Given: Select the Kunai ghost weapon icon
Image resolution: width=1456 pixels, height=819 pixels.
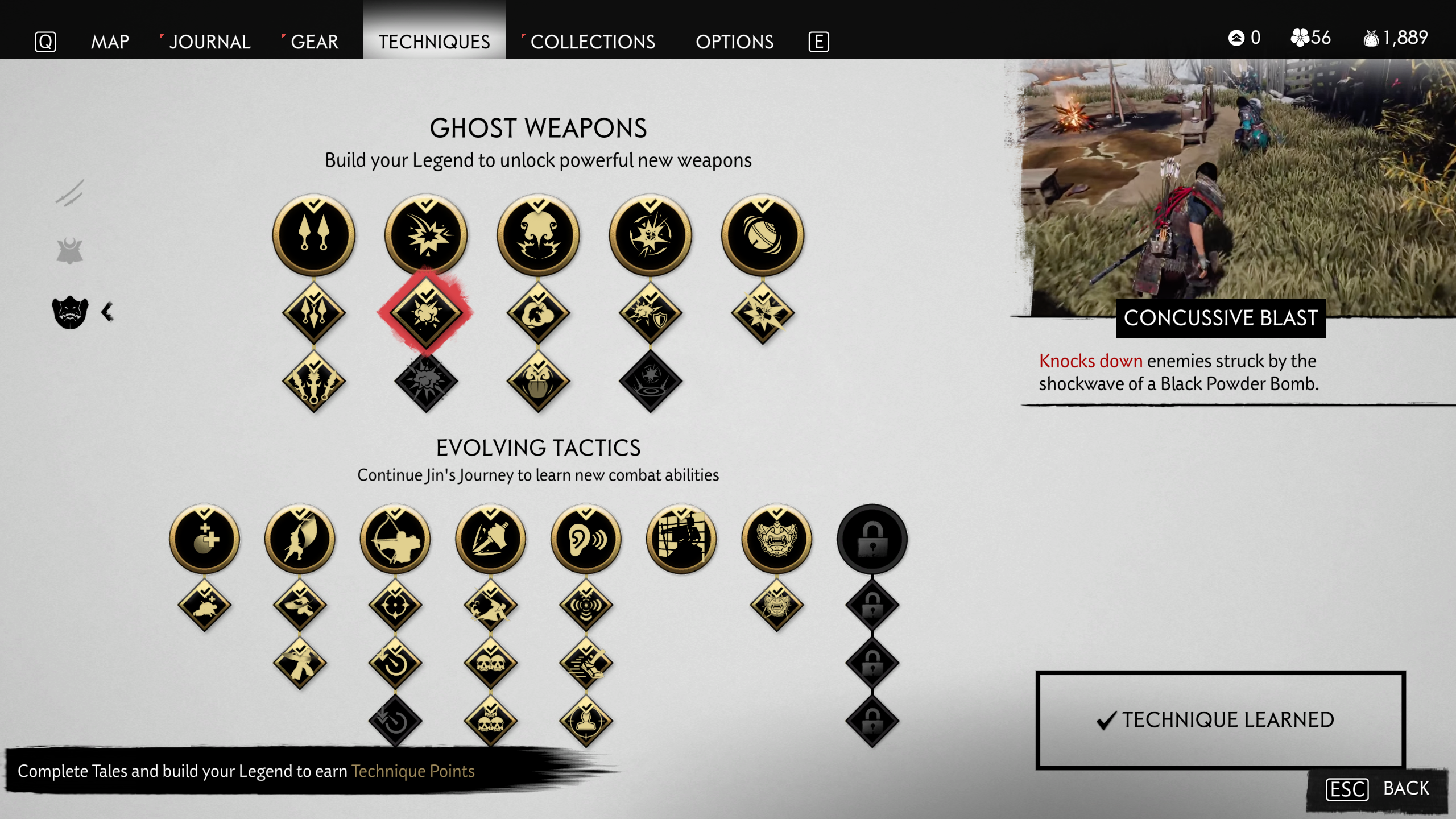Looking at the screenshot, I should click(x=313, y=235).
